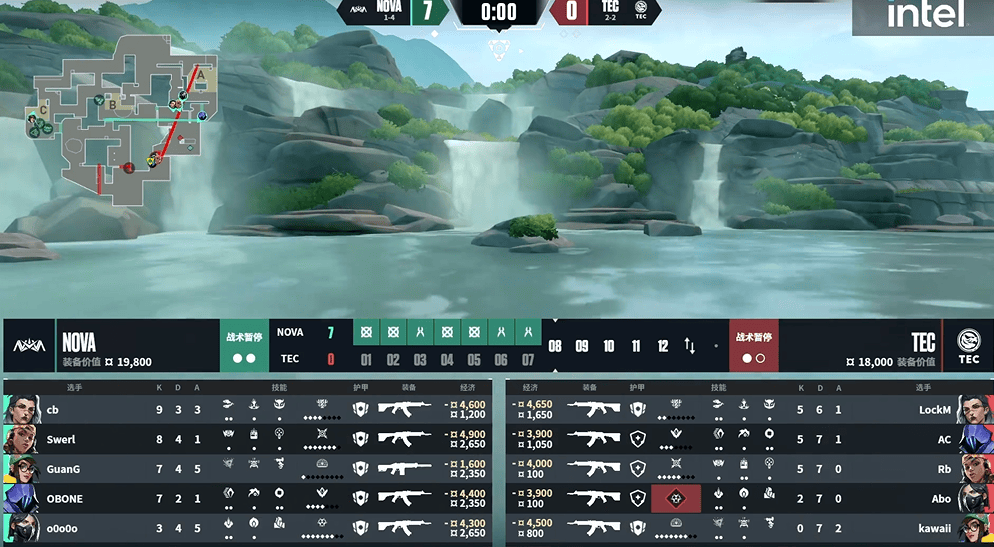Select round 12 on the round tracker
The height and width of the screenshot is (547, 994).
(x=662, y=346)
